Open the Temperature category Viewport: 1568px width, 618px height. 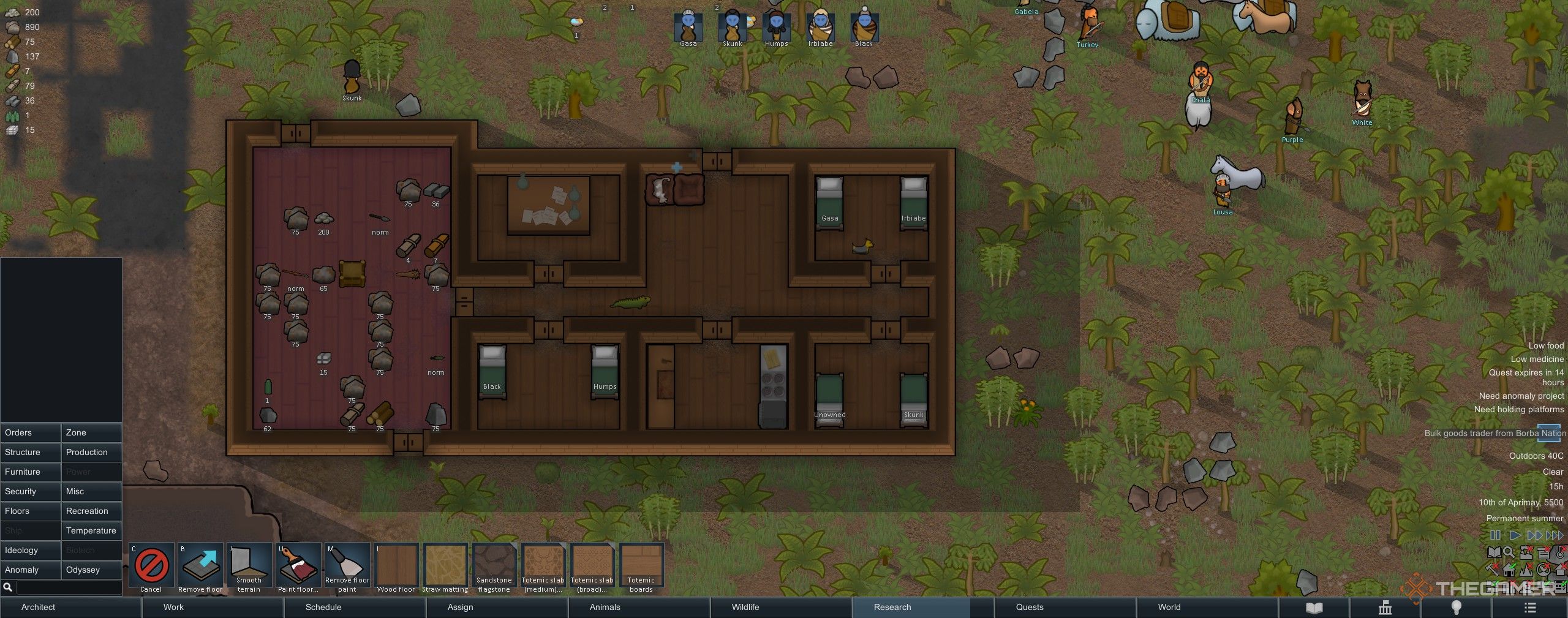pyautogui.click(x=91, y=530)
